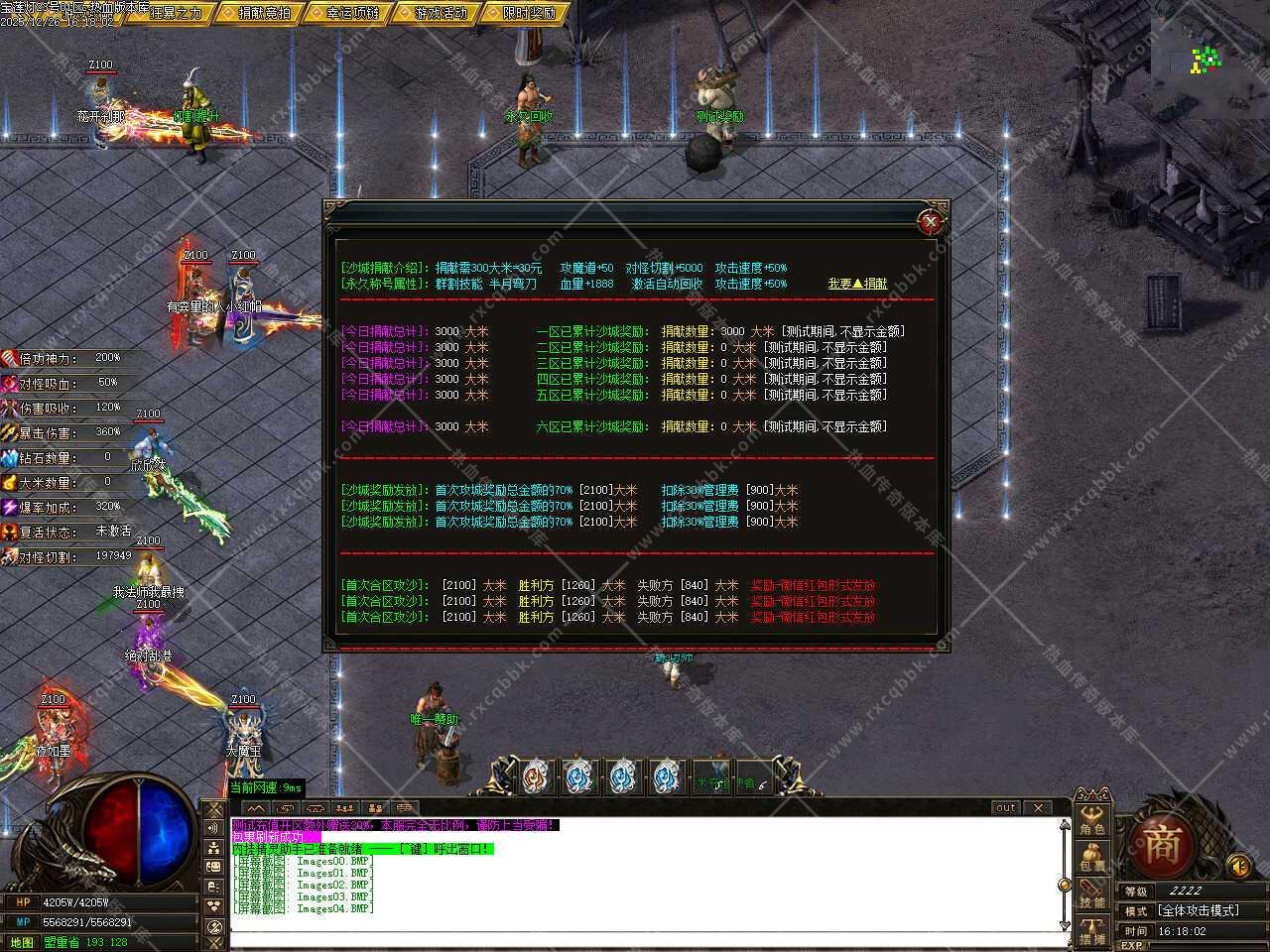The image size is (1270, 952).
Task: Open the 技能 skills panel
Action: 1092,895
